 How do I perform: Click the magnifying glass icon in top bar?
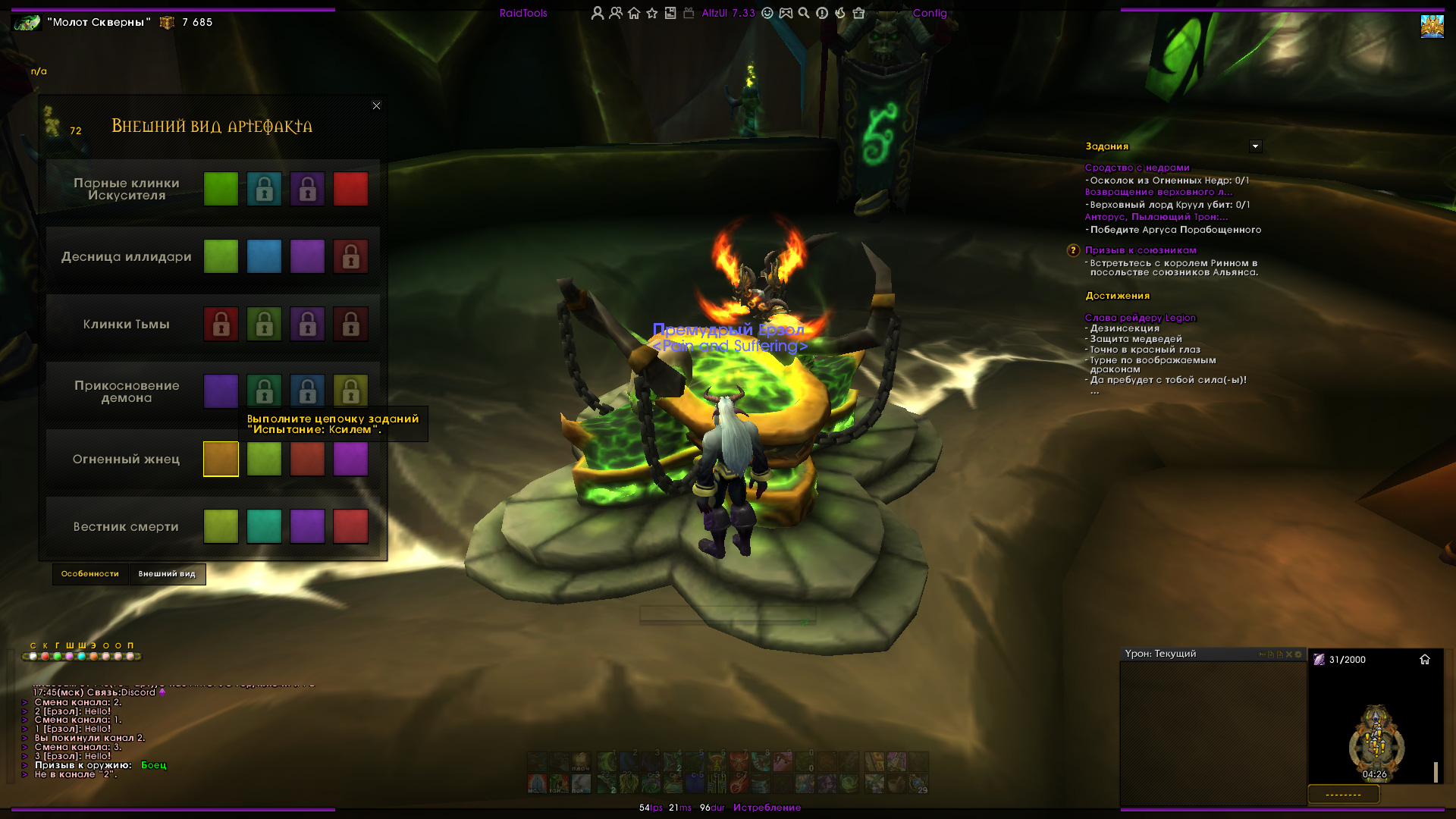[804, 13]
